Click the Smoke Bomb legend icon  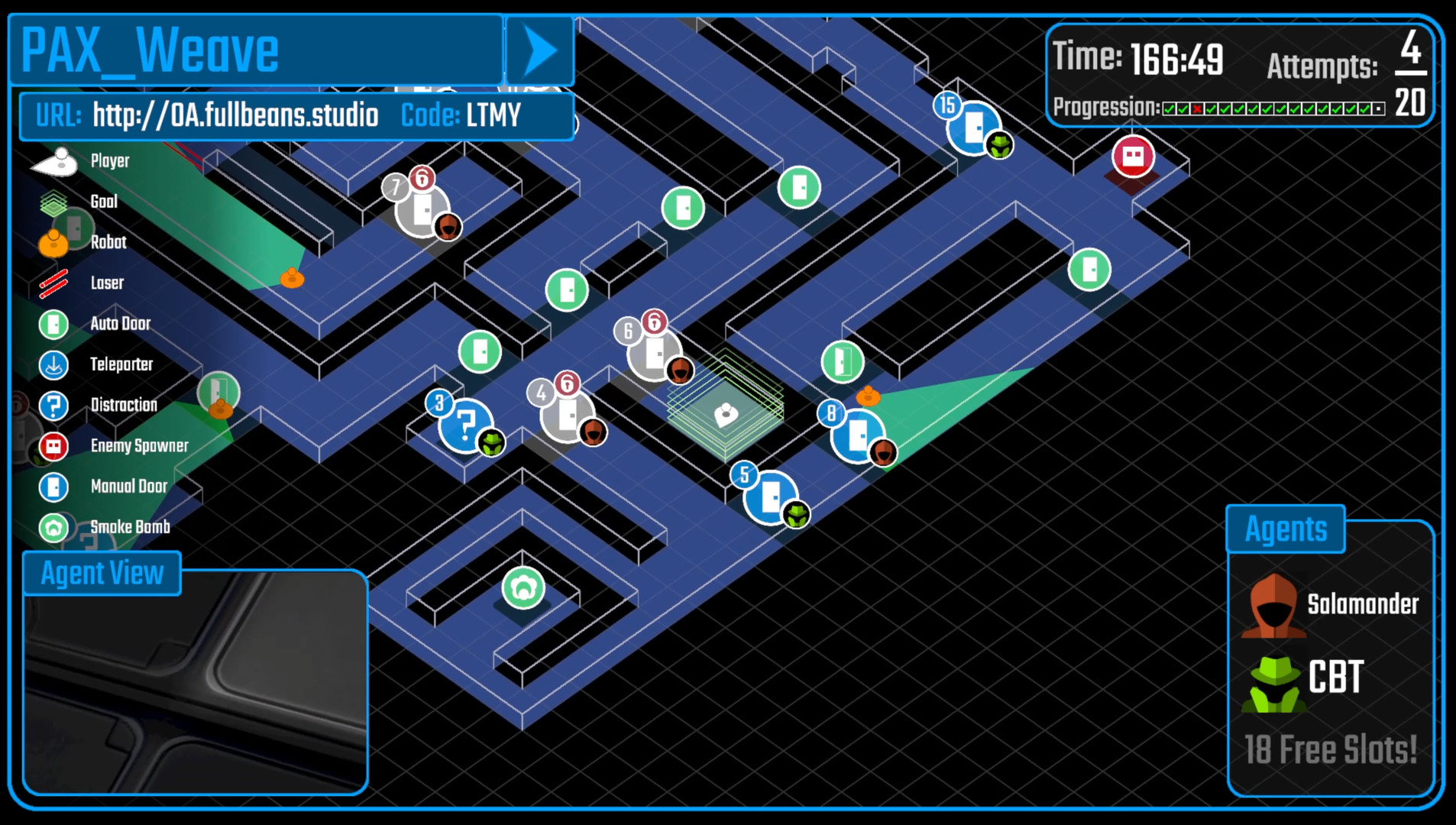[53, 528]
